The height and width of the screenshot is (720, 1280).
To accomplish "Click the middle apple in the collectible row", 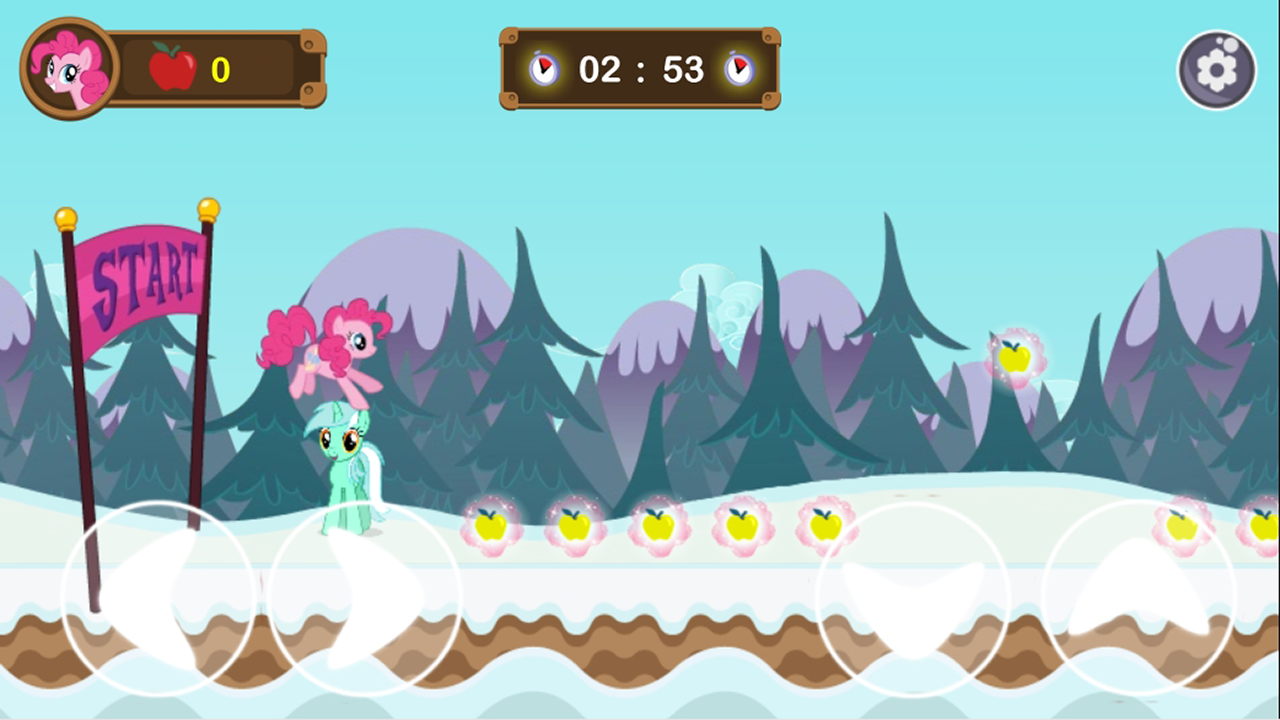I will [x=659, y=527].
